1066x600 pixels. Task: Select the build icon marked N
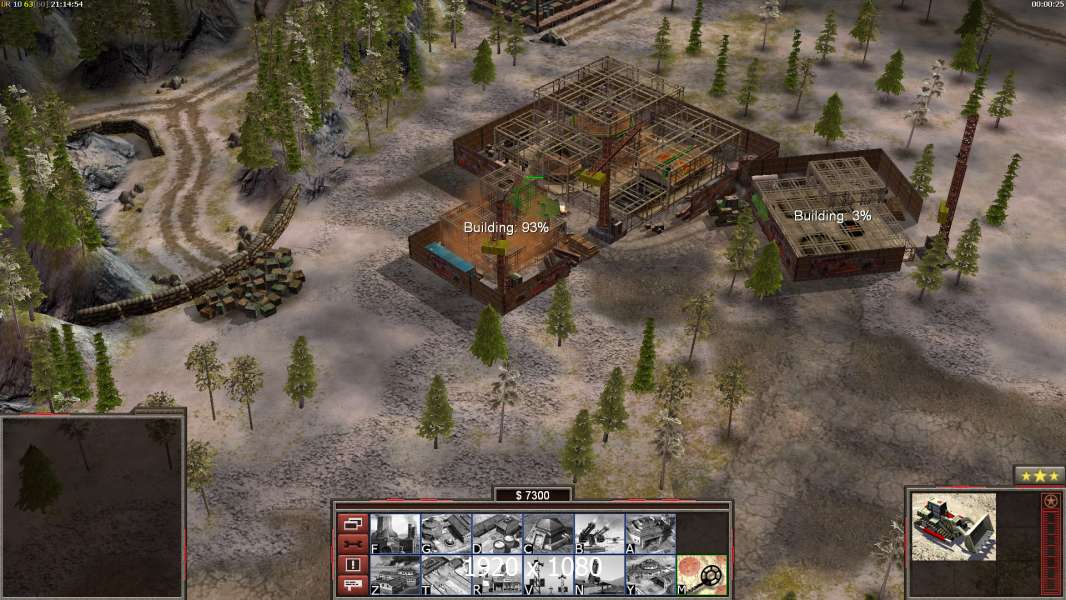pos(599,574)
